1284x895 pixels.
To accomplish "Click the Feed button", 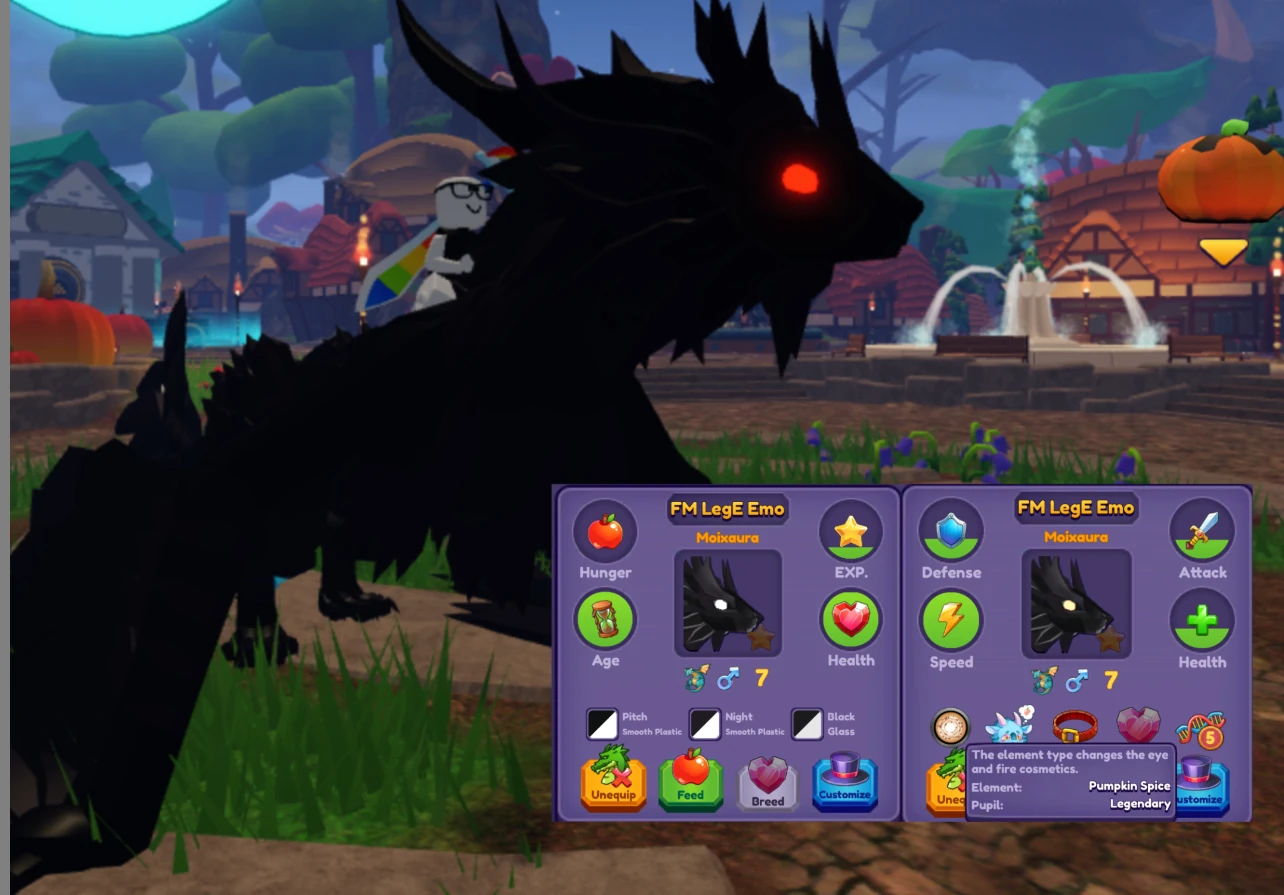I will click(690, 783).
